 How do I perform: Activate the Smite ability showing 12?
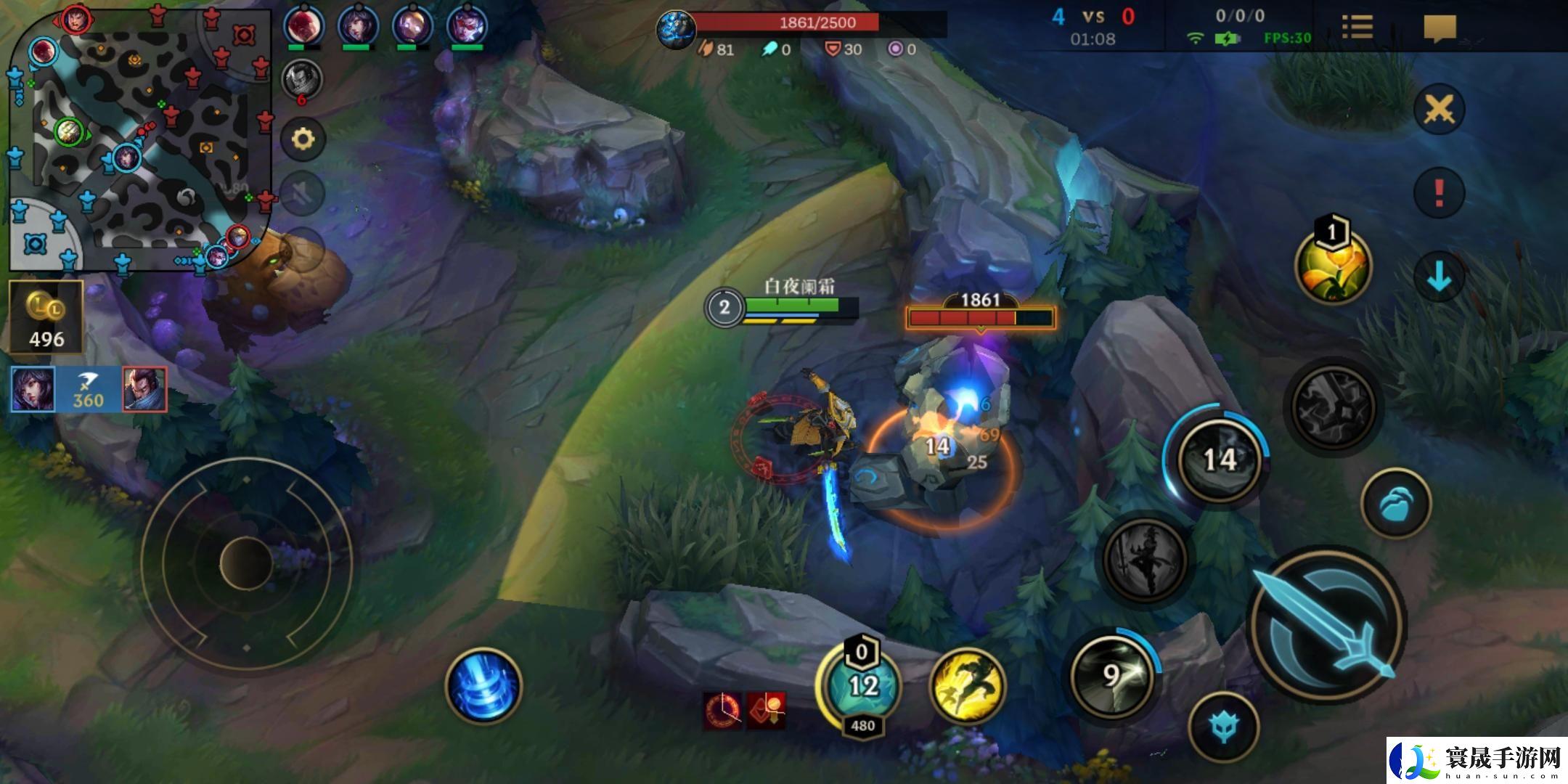862,685
